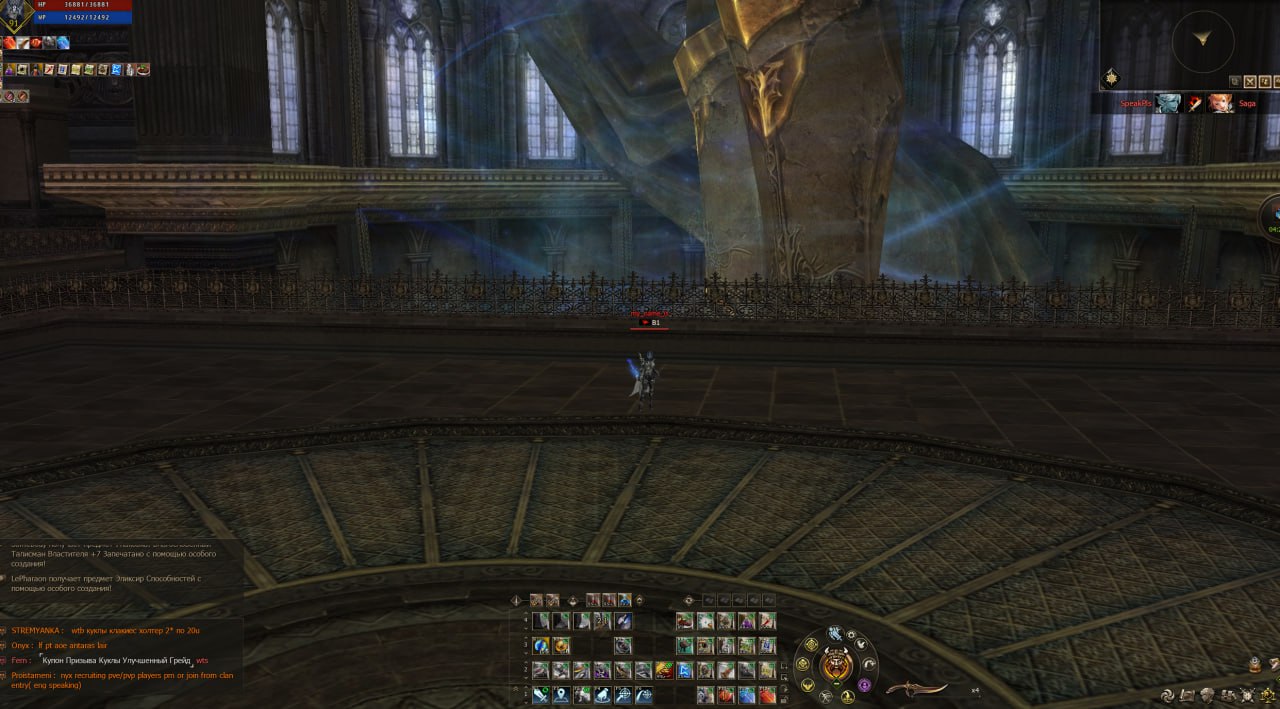Use the blue rune skill in hotbar row 2
1280x709 pixels.
(x=685, y=670)
